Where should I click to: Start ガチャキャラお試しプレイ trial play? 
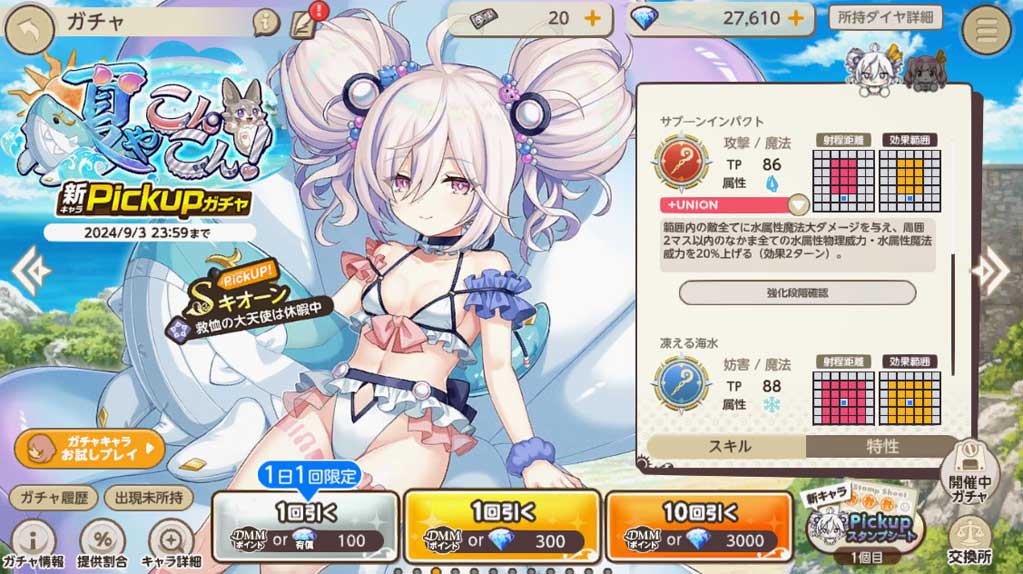pyautogui.click(x=89, y=449)
